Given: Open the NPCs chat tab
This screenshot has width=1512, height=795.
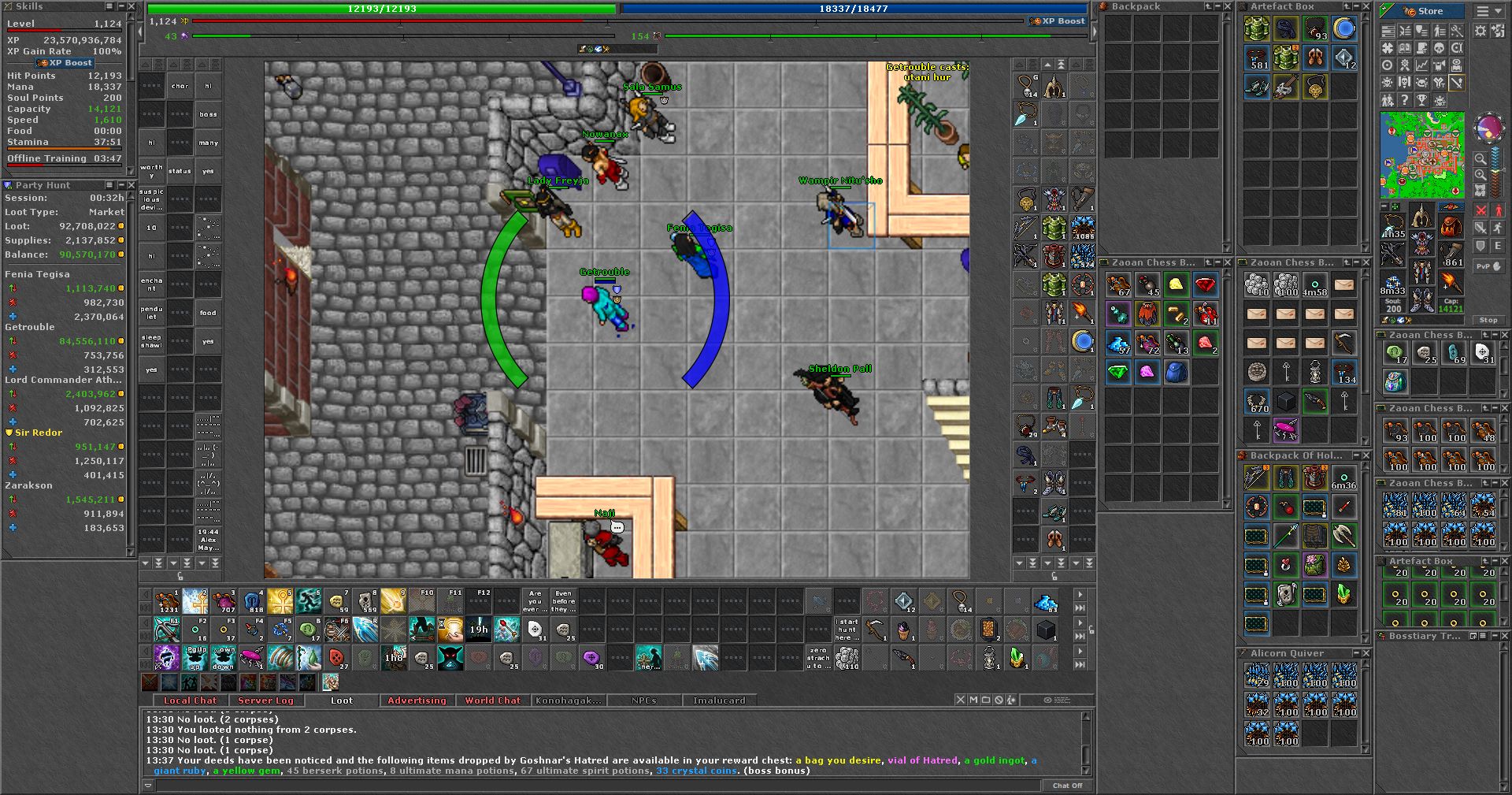Looking at the screenshot, I should pos(643,700).
